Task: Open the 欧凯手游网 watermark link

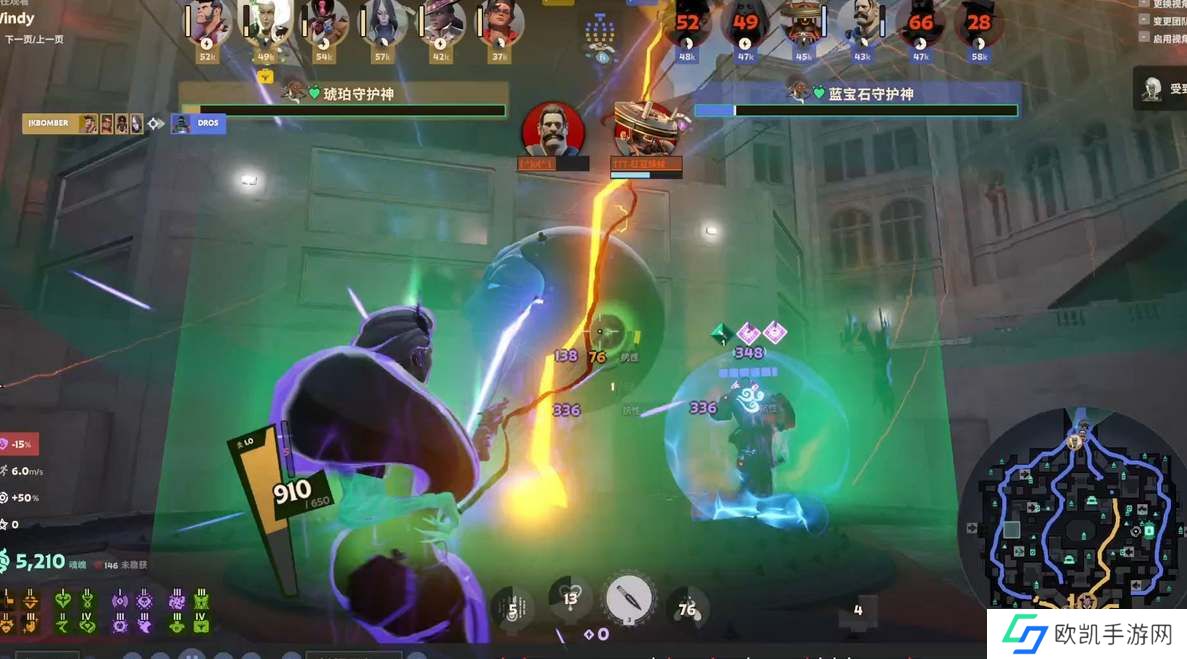Action: click(1087, 634)
